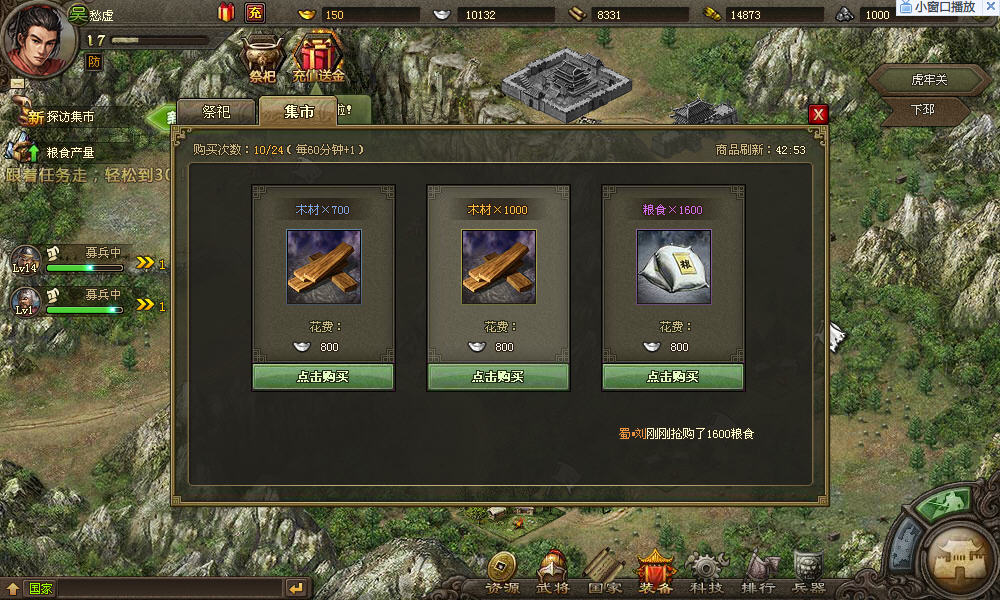The image size is (1000, 600).
Task: Buy the 粮食×1600 offer
Action: 672,377
